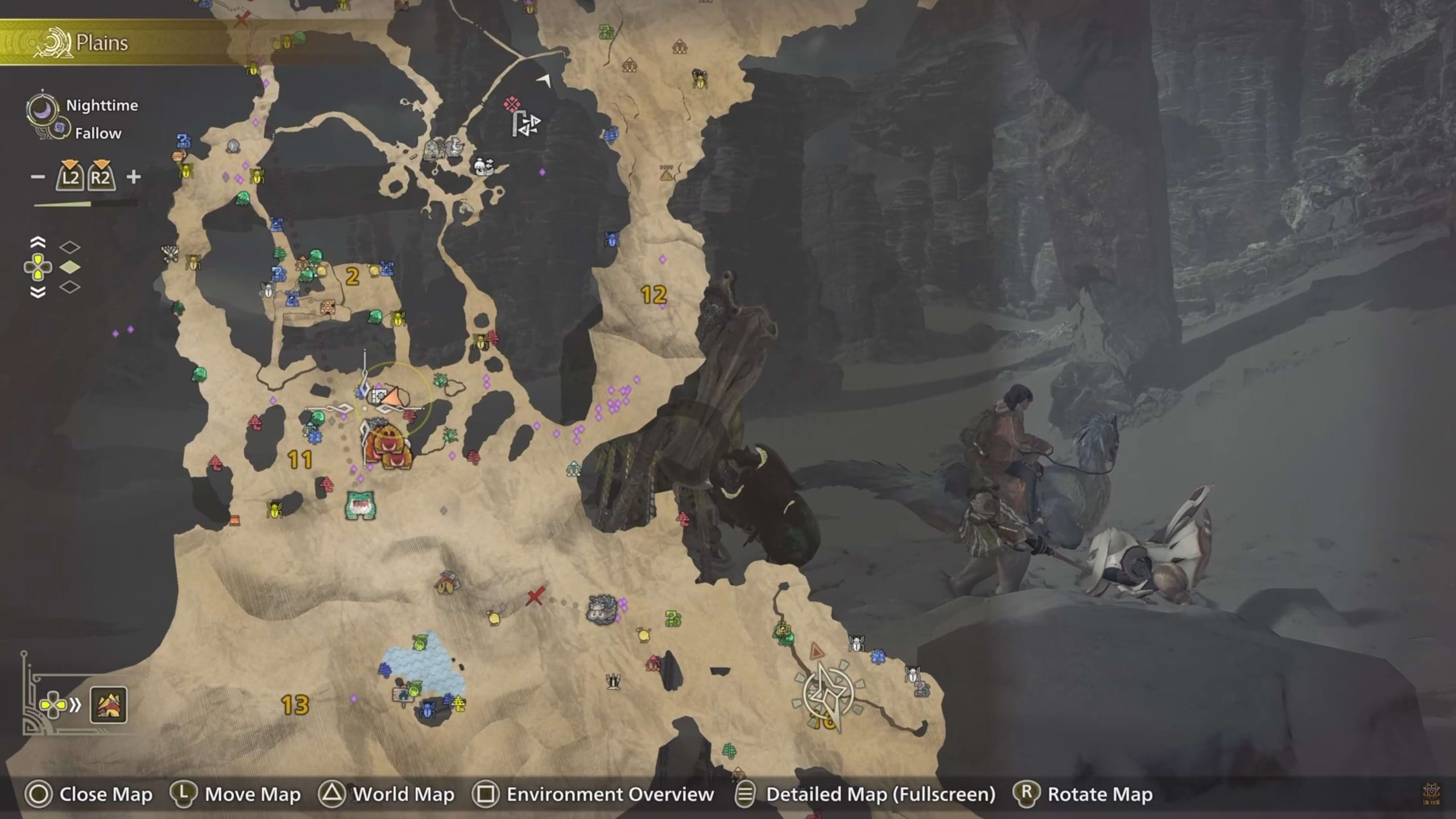Go down a layer with double-down chevron
The image size is (1456, 819).
(38, 292)
